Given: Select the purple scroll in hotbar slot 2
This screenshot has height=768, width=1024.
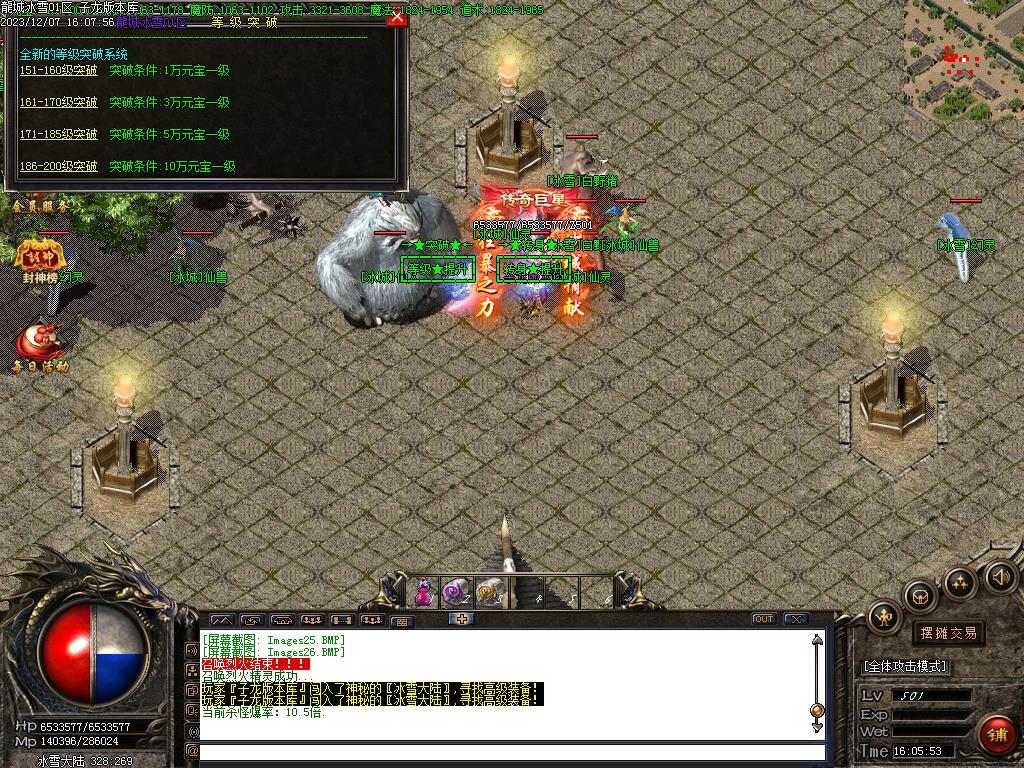Looking at the screenshot, I should (456, 591).
